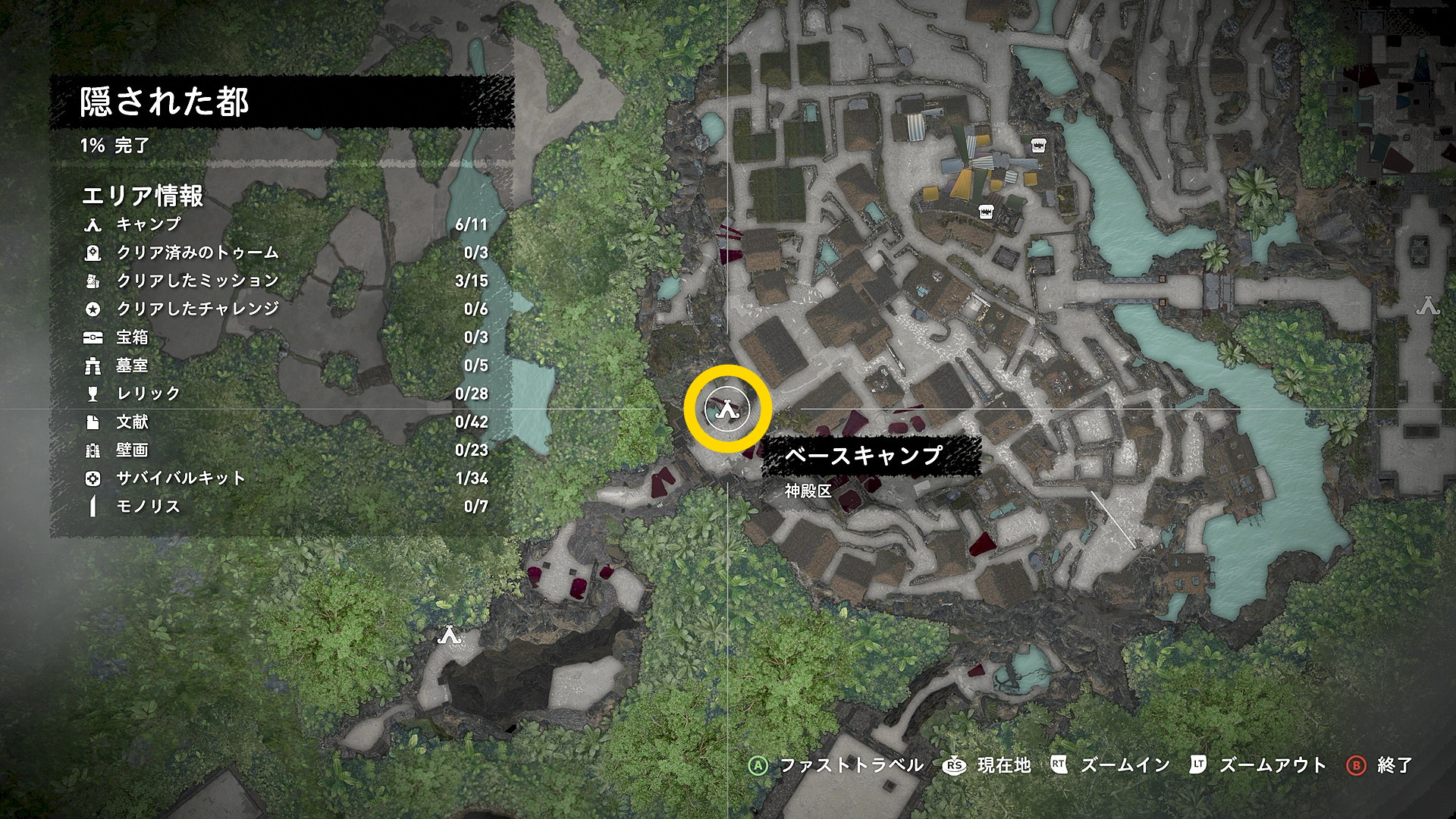Select the クリアしたチャレンジ legend row

197,309
